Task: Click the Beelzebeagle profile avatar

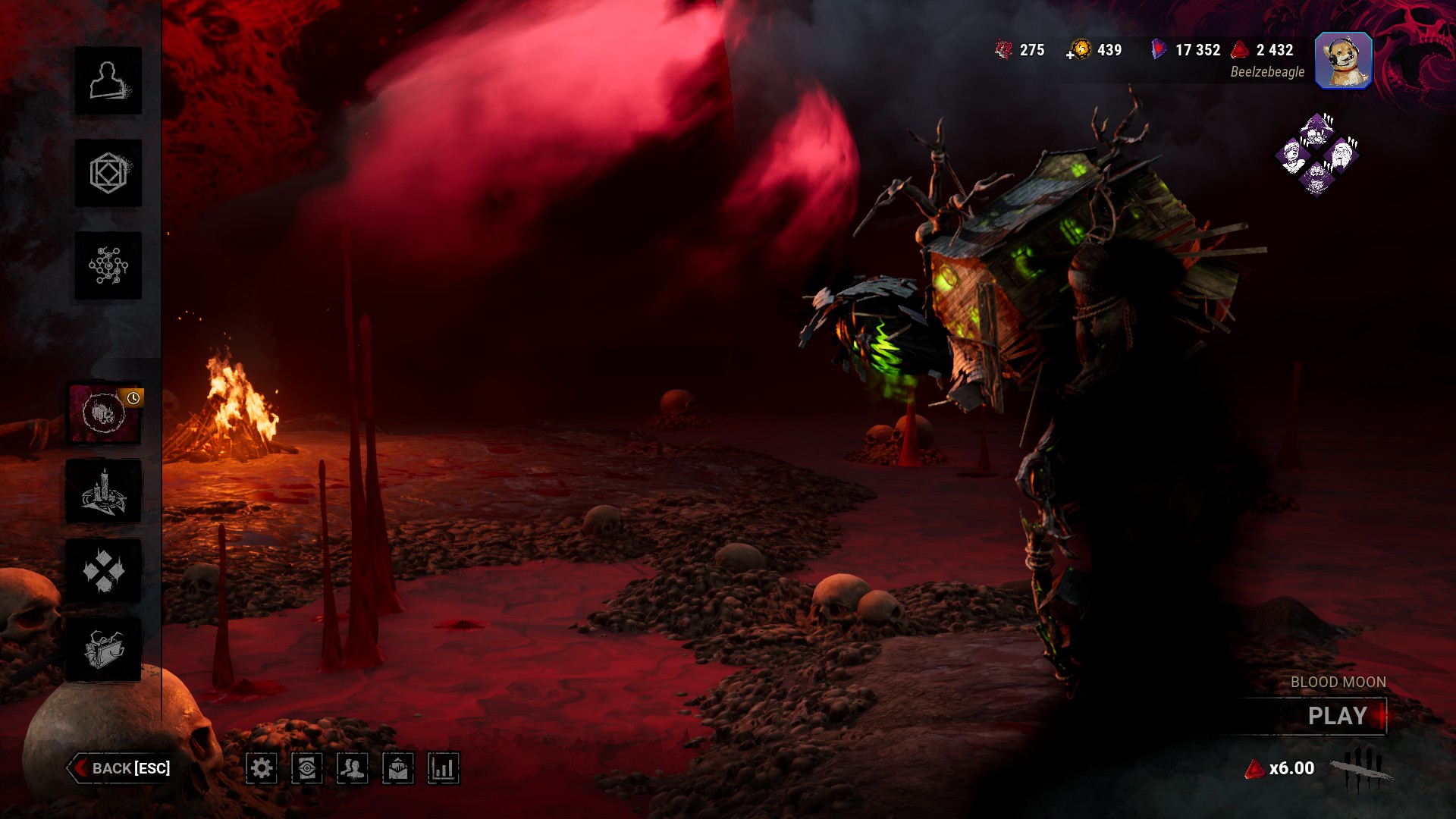Action: coord(1343,61)
